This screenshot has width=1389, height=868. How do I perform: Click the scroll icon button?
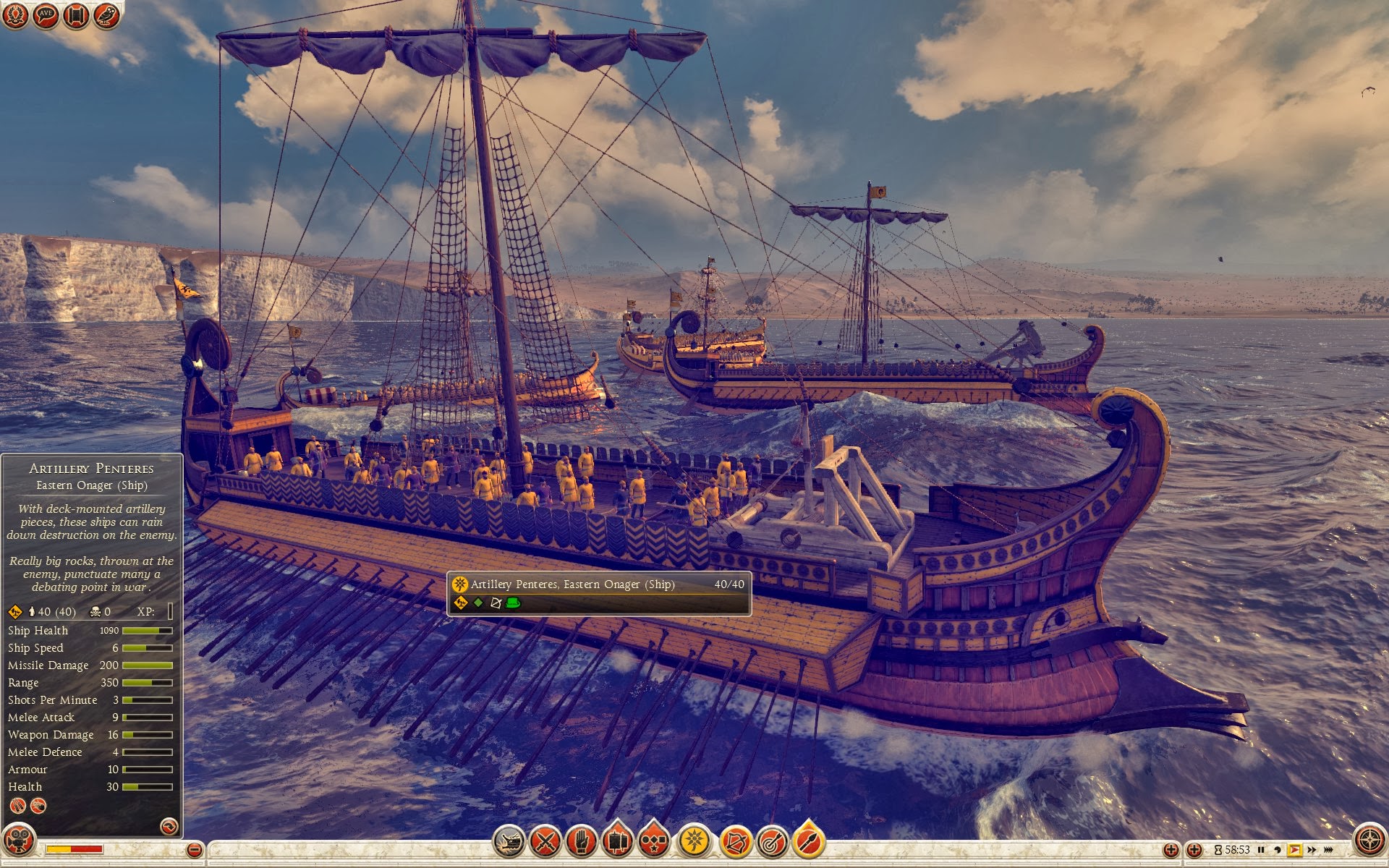[76, 15]
